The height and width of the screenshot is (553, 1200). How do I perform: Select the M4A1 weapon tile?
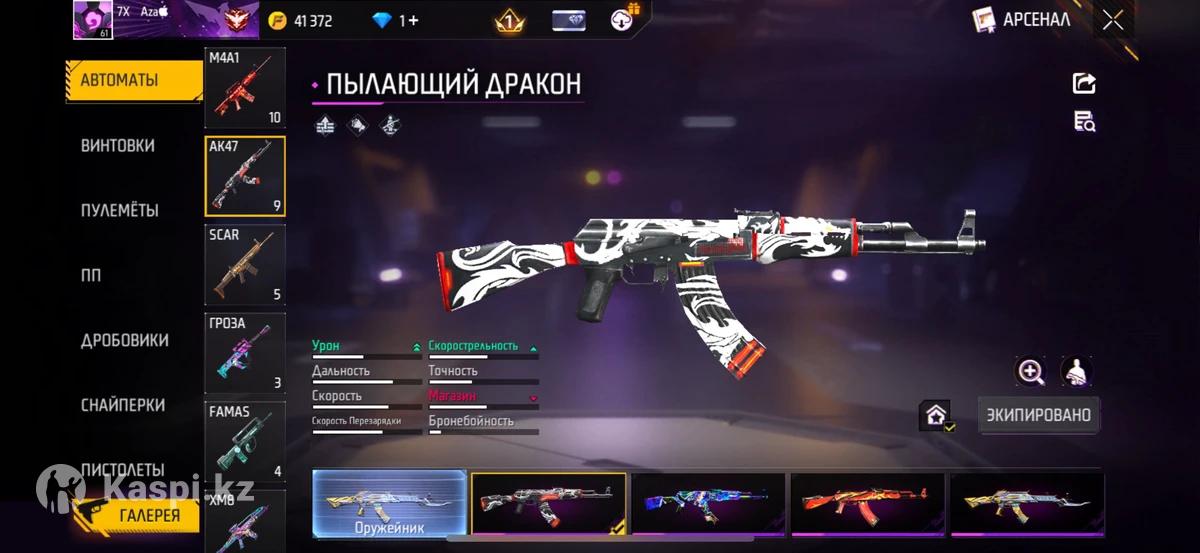[245, 88]
